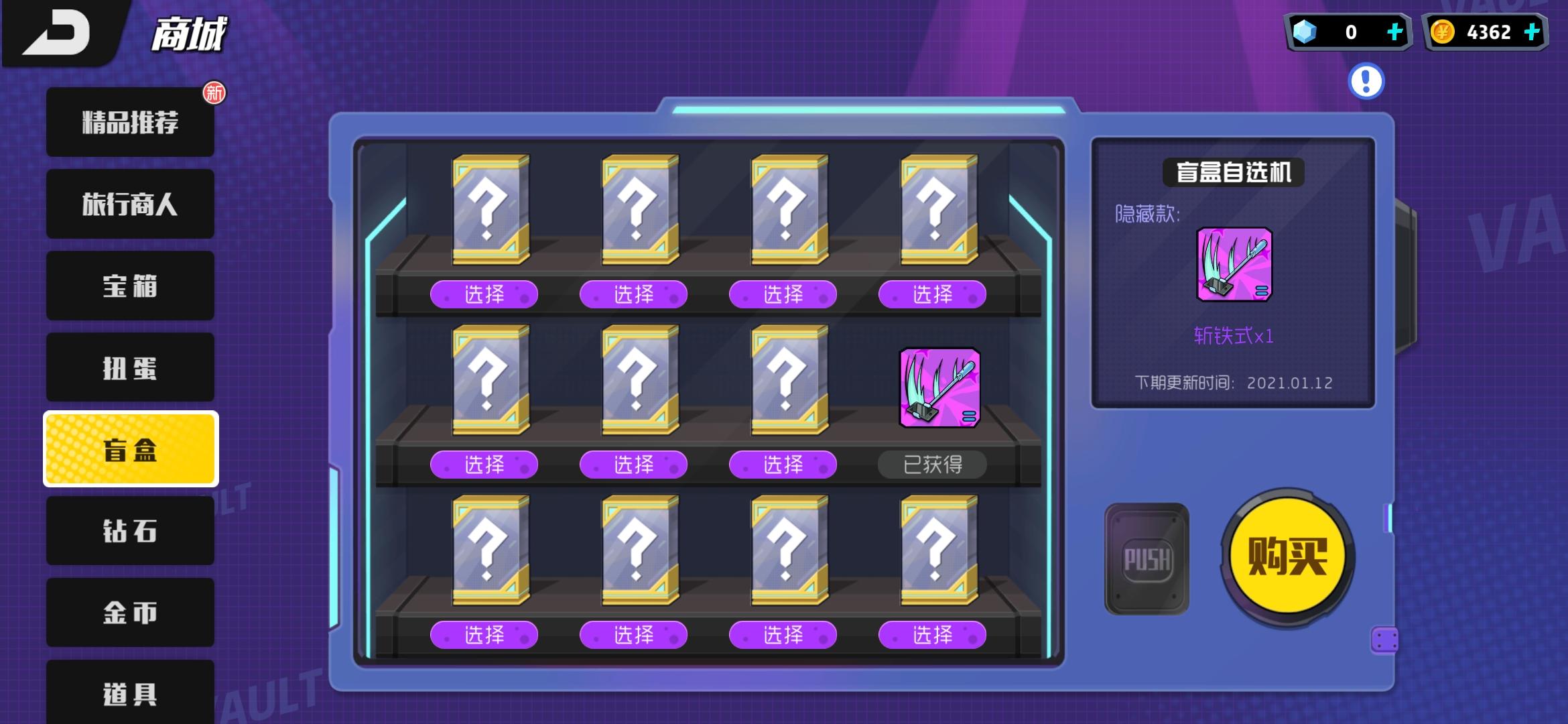This screenshot has height=724, width=1568.
Task: Select the 宝箱 sidebar entry
Action: (130, 285)
